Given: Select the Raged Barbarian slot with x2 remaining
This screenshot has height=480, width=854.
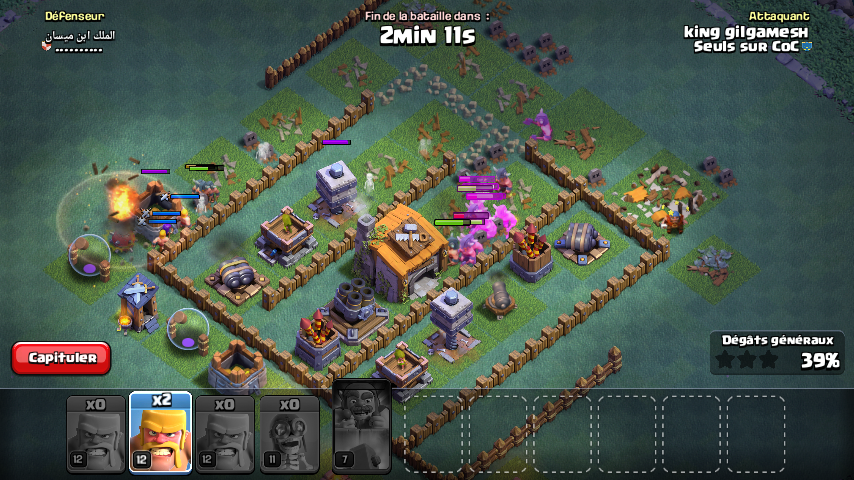Looking at the screenshot, I should pyautogui.click(x=160, y=432).
